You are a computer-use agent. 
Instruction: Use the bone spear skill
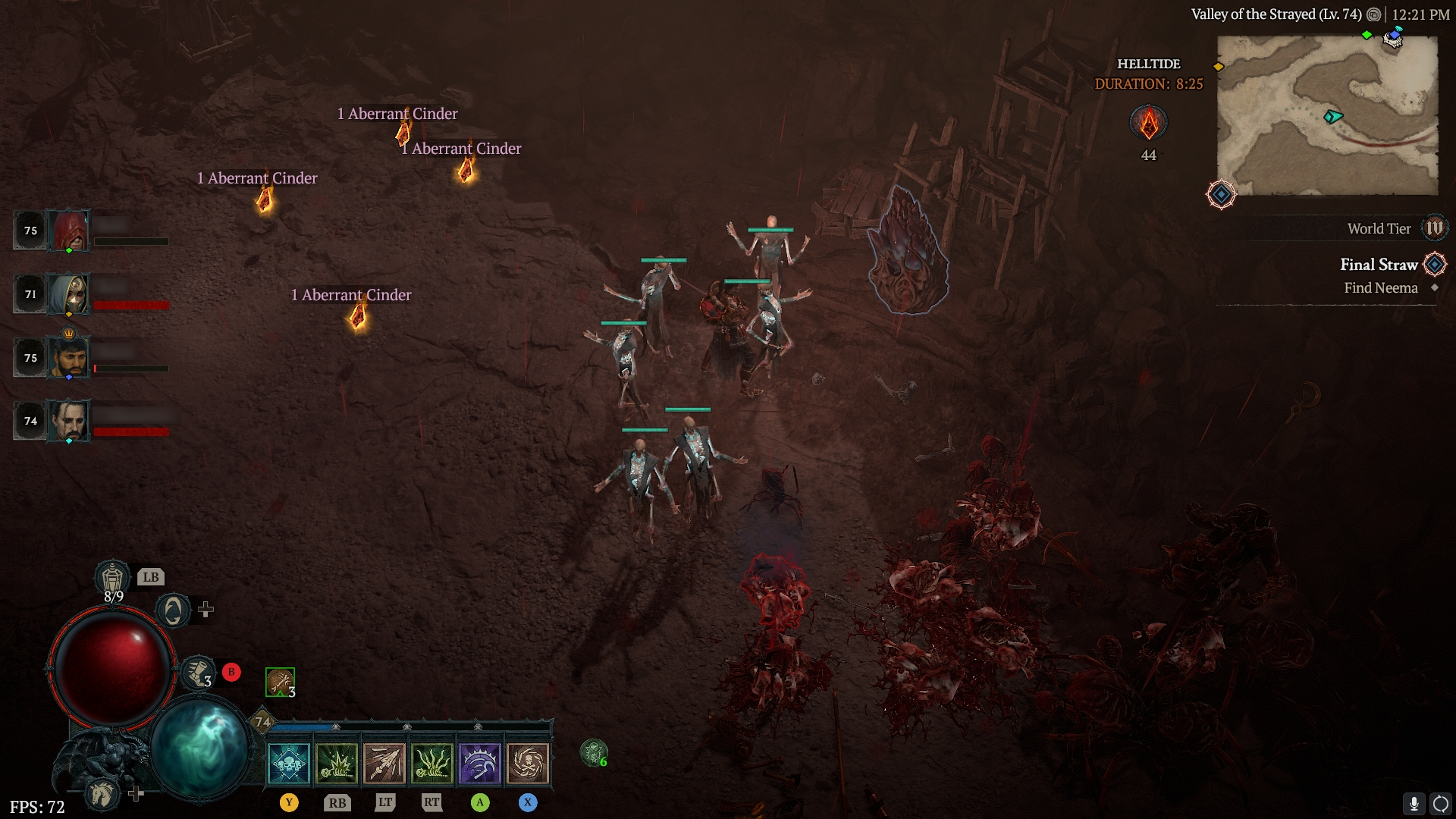click(384, 763)
